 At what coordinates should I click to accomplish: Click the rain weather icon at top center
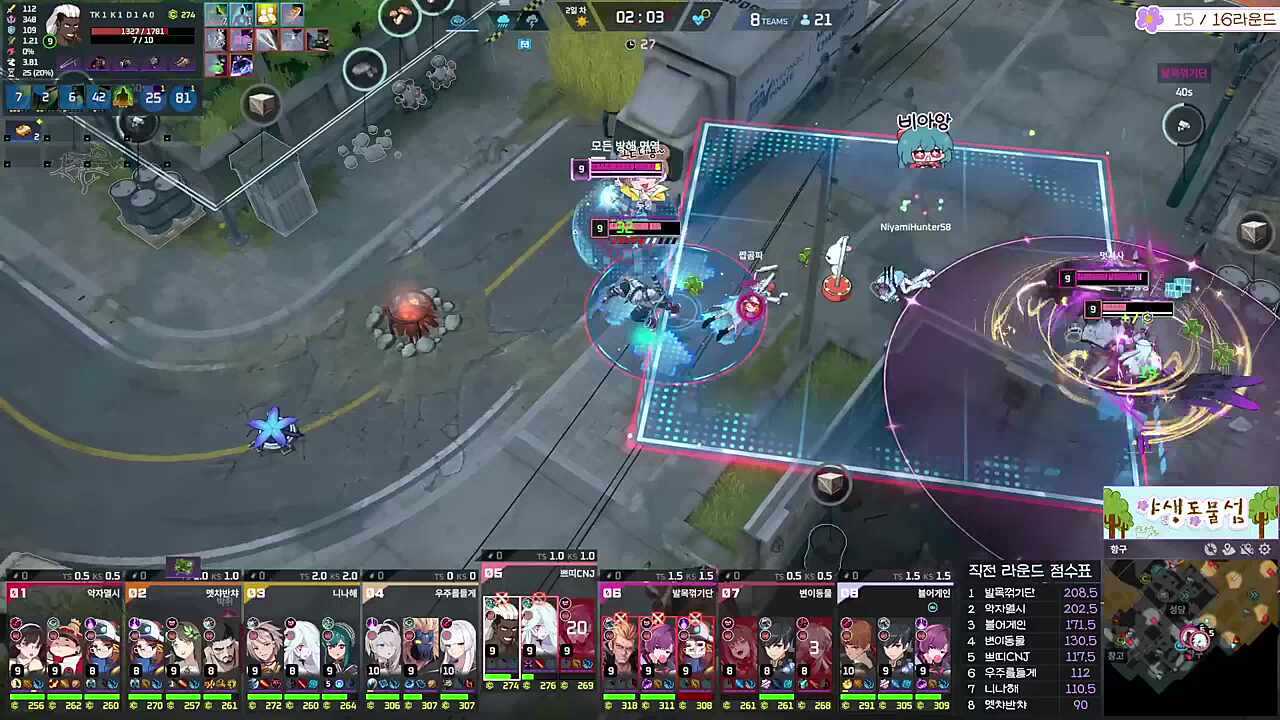503,22
